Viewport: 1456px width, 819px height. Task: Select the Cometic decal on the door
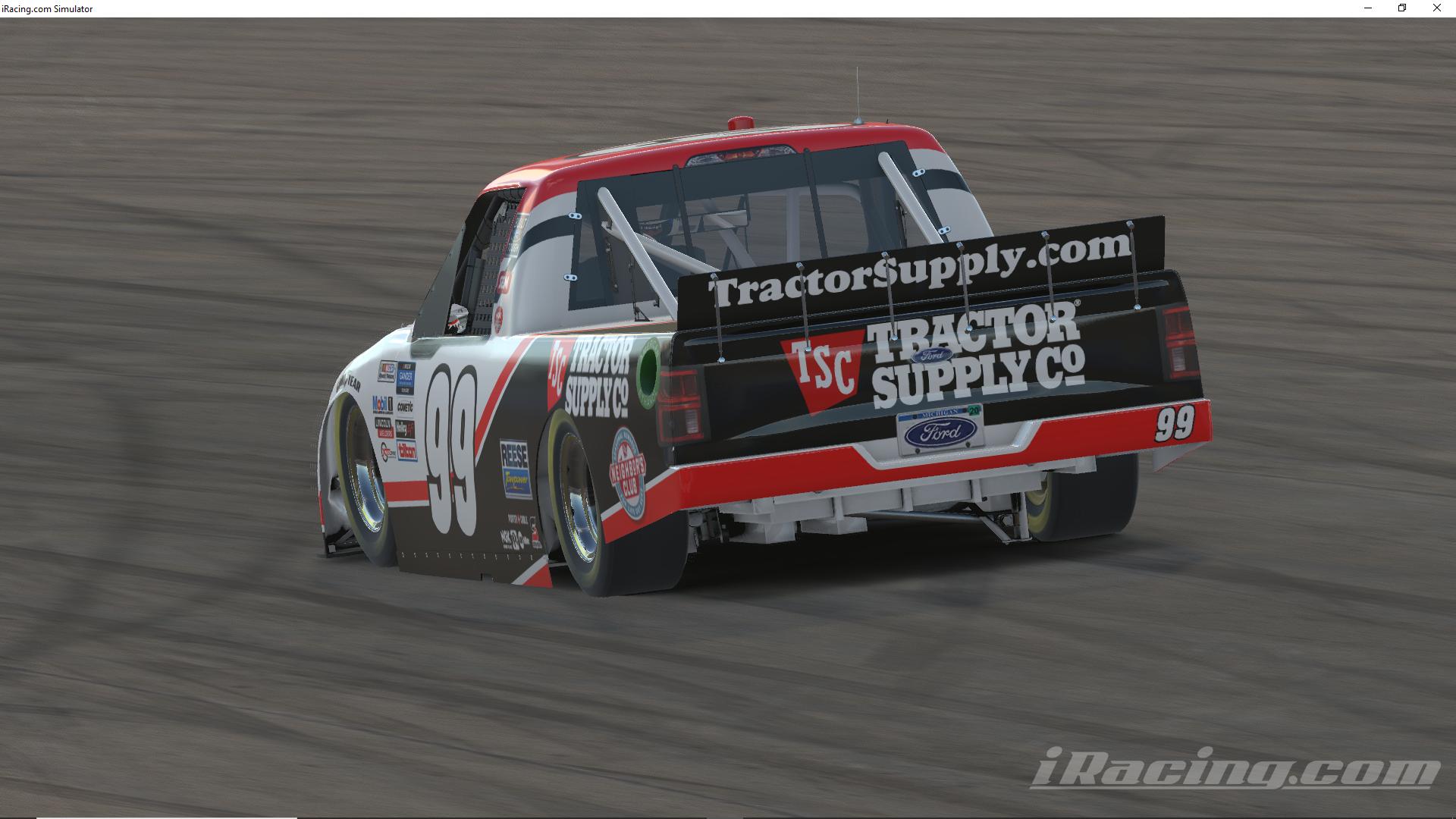[404, 407]
